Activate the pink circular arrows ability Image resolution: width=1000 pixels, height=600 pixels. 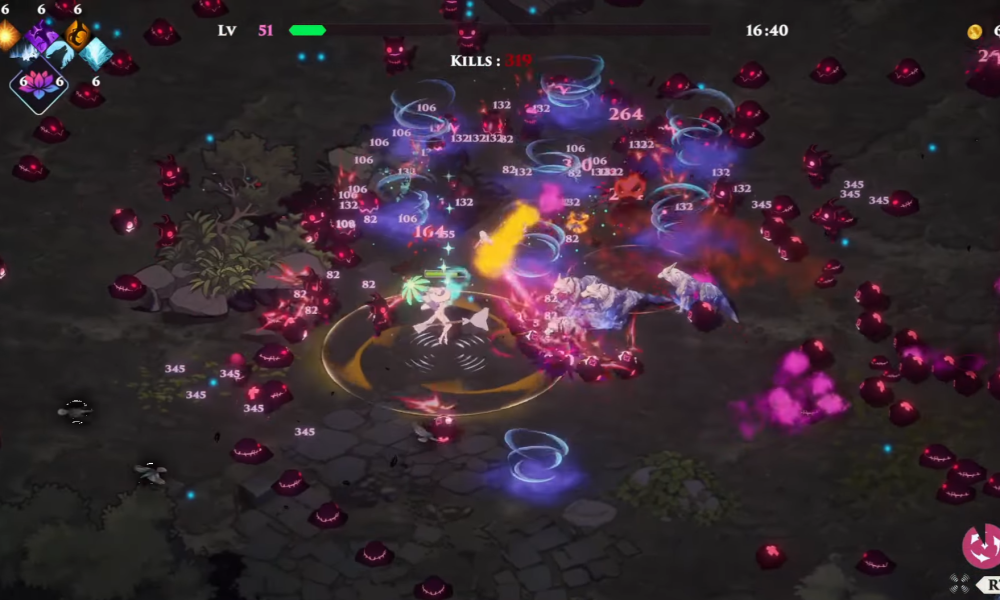tap(981, 545)
